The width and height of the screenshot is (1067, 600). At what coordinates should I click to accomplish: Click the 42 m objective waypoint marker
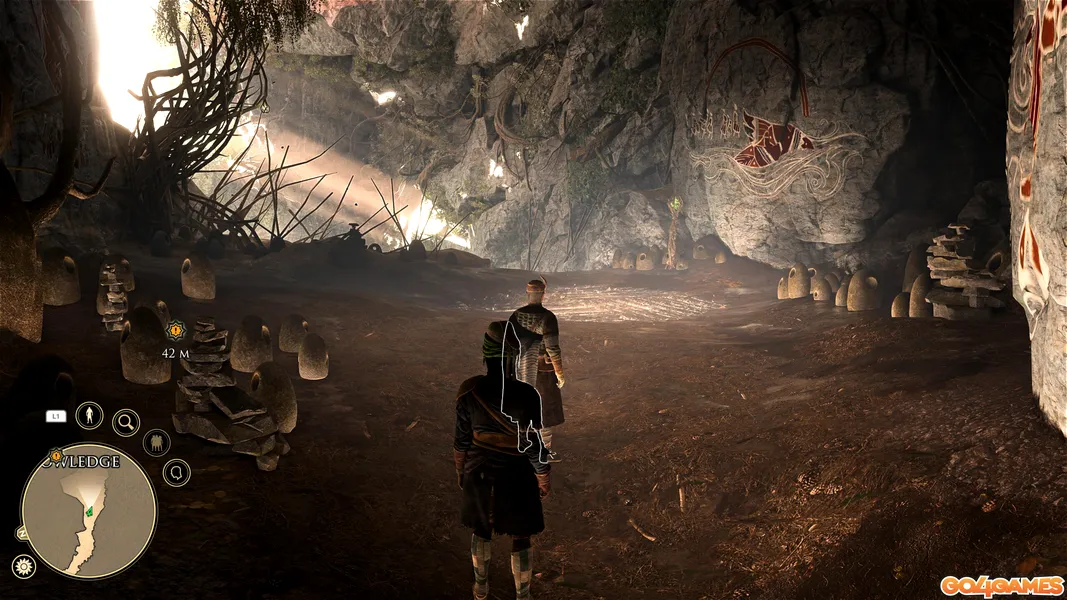(x=176, y=330)
